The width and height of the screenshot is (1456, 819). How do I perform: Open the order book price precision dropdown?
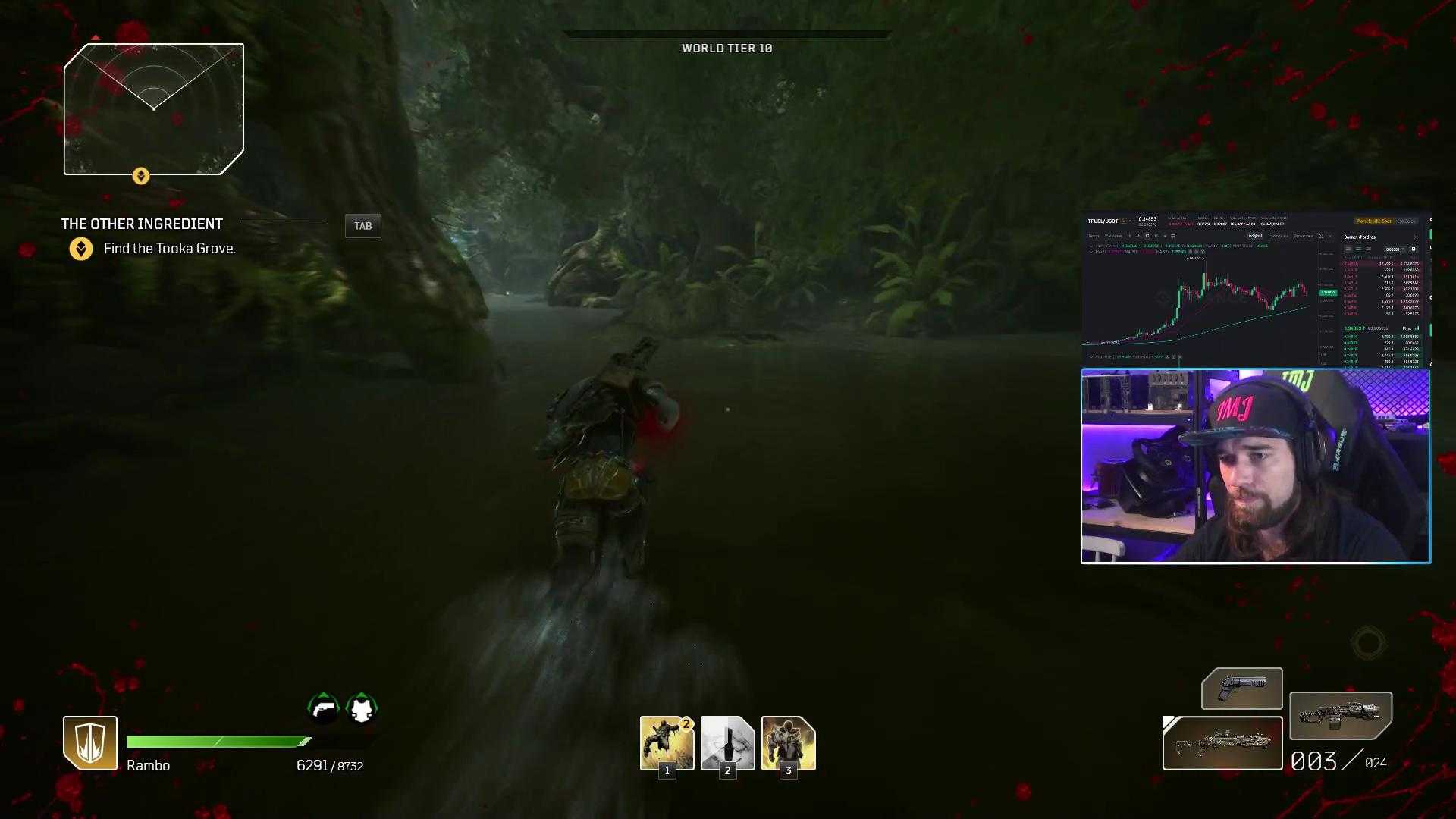tap(1398, 249)
